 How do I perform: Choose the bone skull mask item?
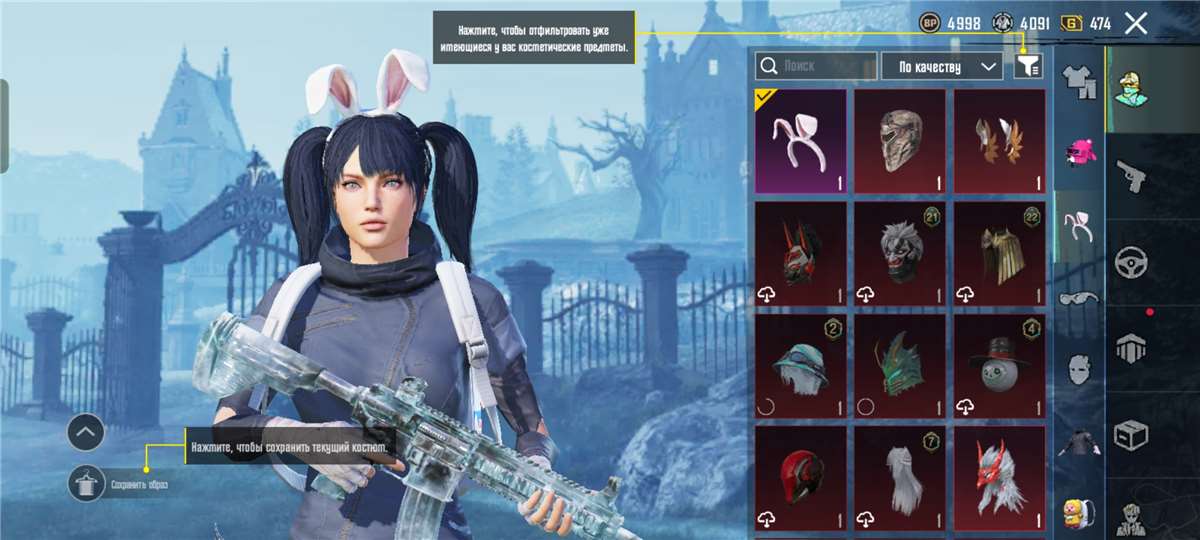(900, 141)
